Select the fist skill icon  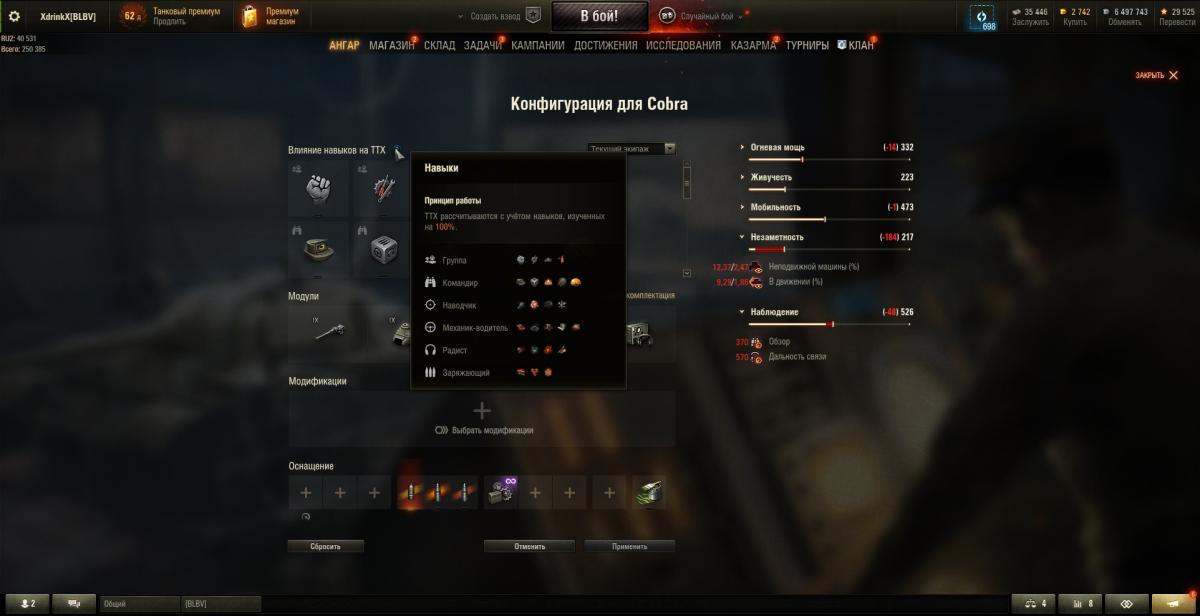click(x=317, y=187)
